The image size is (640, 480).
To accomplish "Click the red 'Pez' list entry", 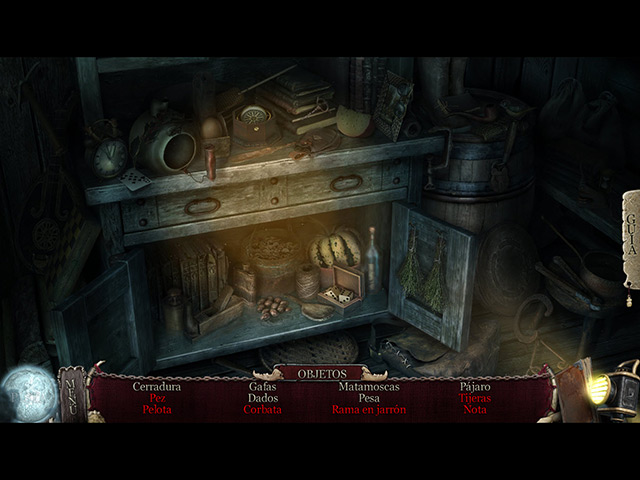I will 156,397.
